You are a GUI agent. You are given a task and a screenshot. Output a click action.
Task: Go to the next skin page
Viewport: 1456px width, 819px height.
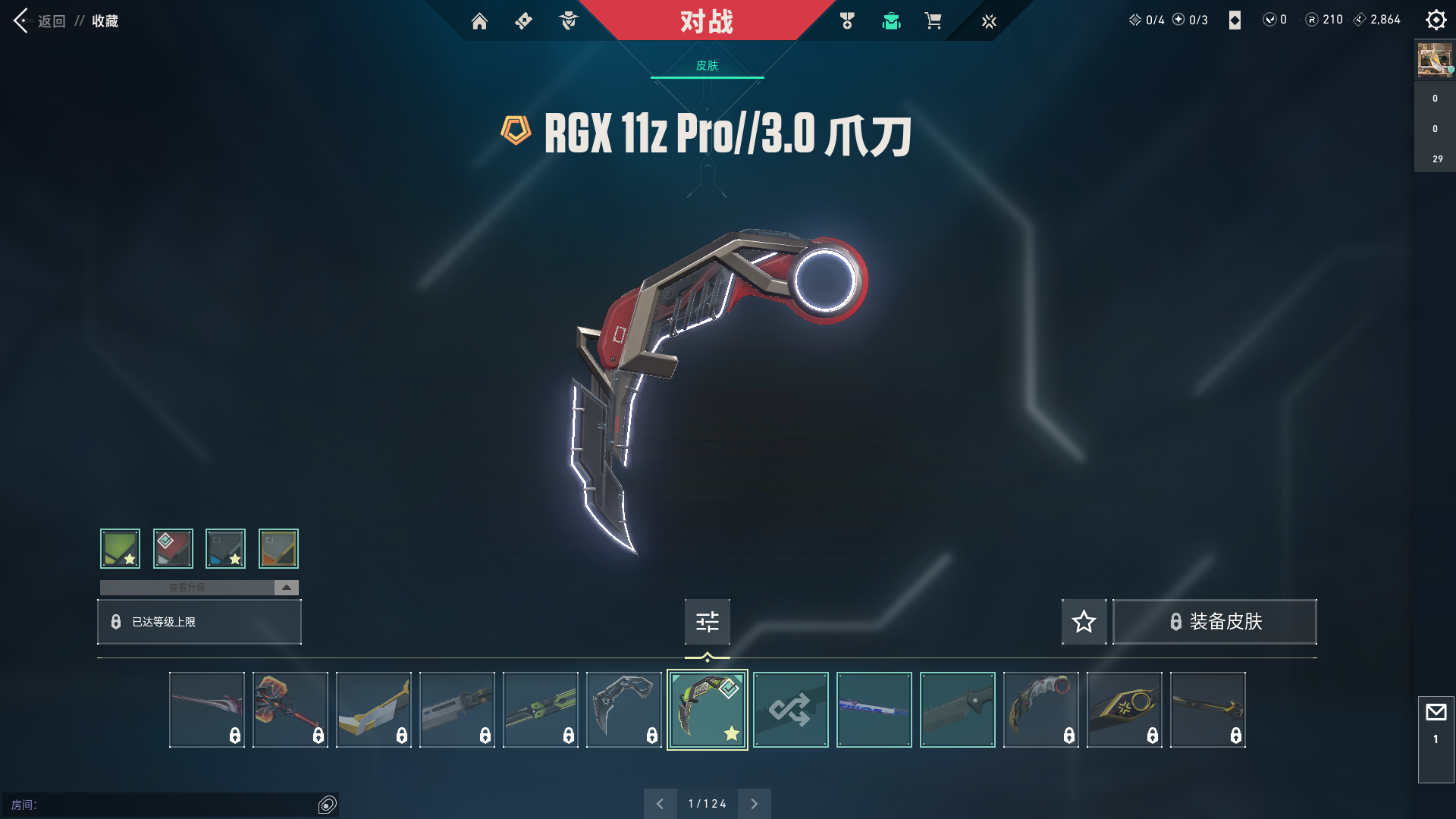[754, 804]
